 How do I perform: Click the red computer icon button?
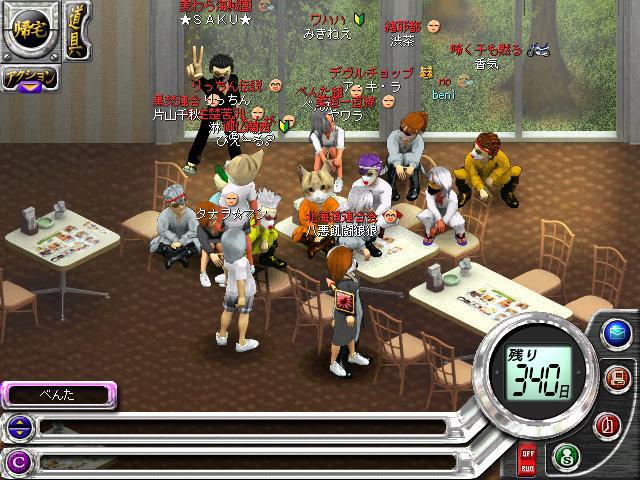click(616, 378)
